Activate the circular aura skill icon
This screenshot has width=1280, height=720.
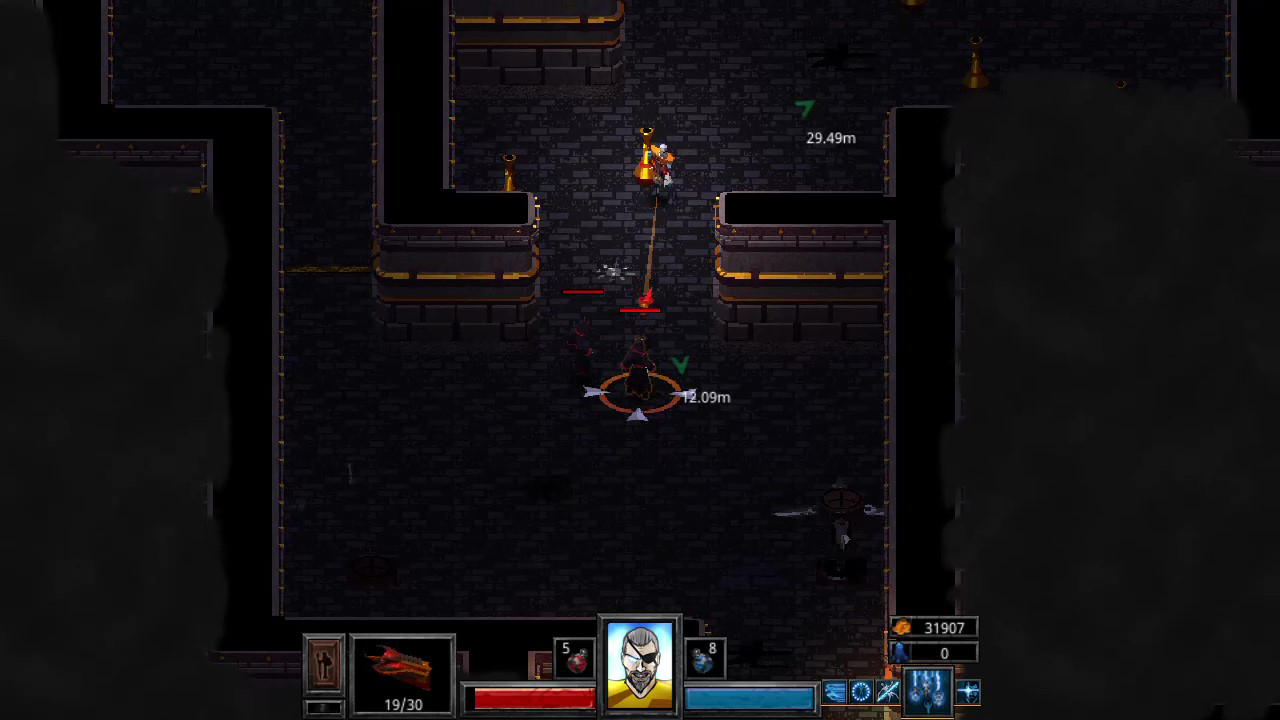(x=861, y=691)
